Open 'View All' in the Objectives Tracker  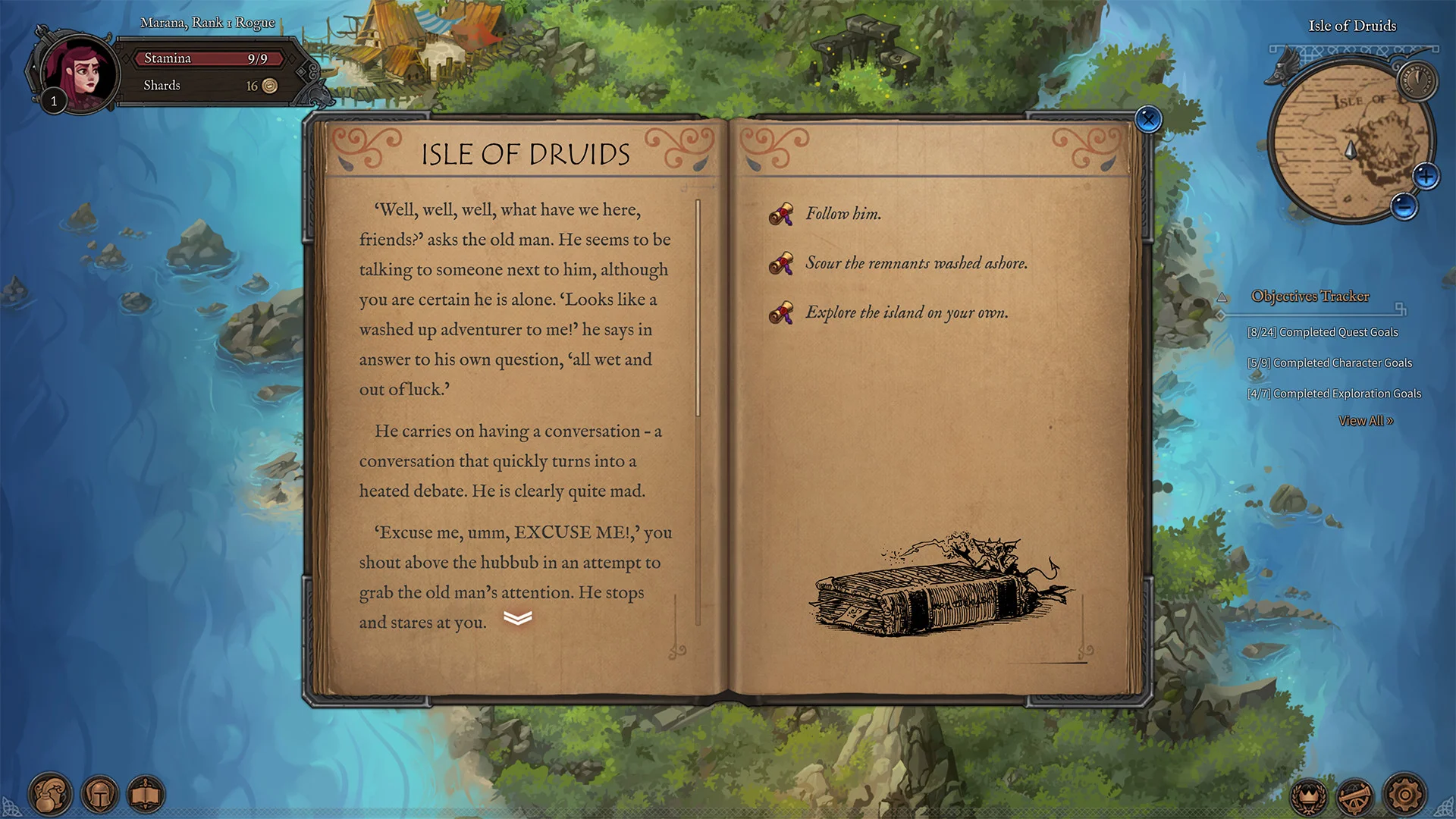(1366, 420)
